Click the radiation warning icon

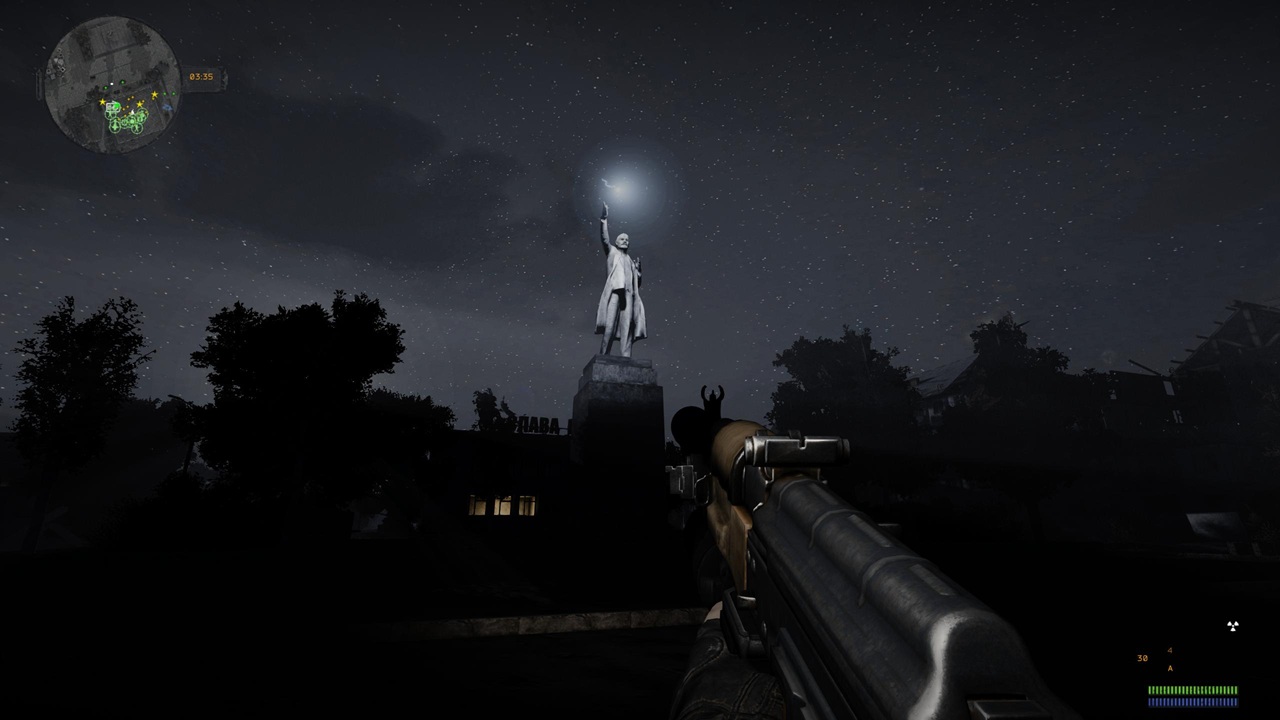1232,627
